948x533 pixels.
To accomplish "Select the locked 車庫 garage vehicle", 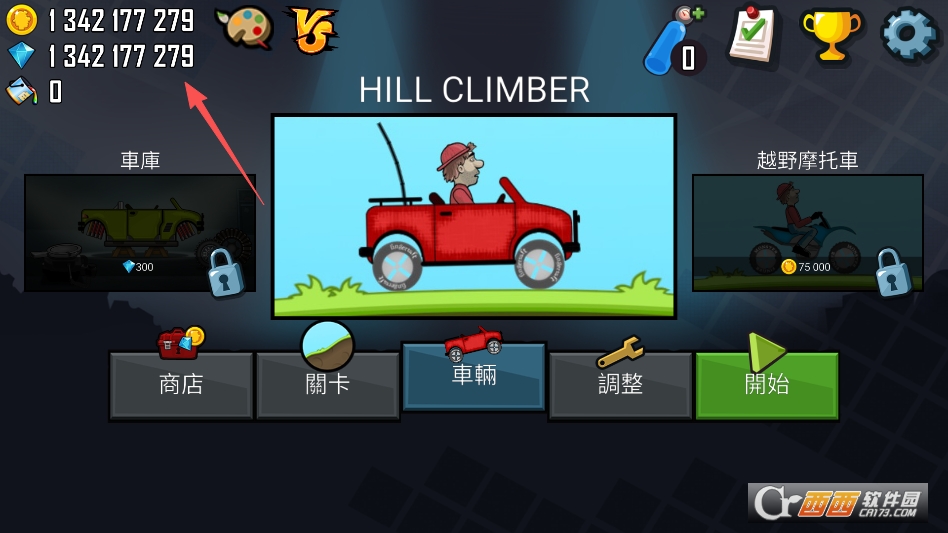I will pos(139,233).
